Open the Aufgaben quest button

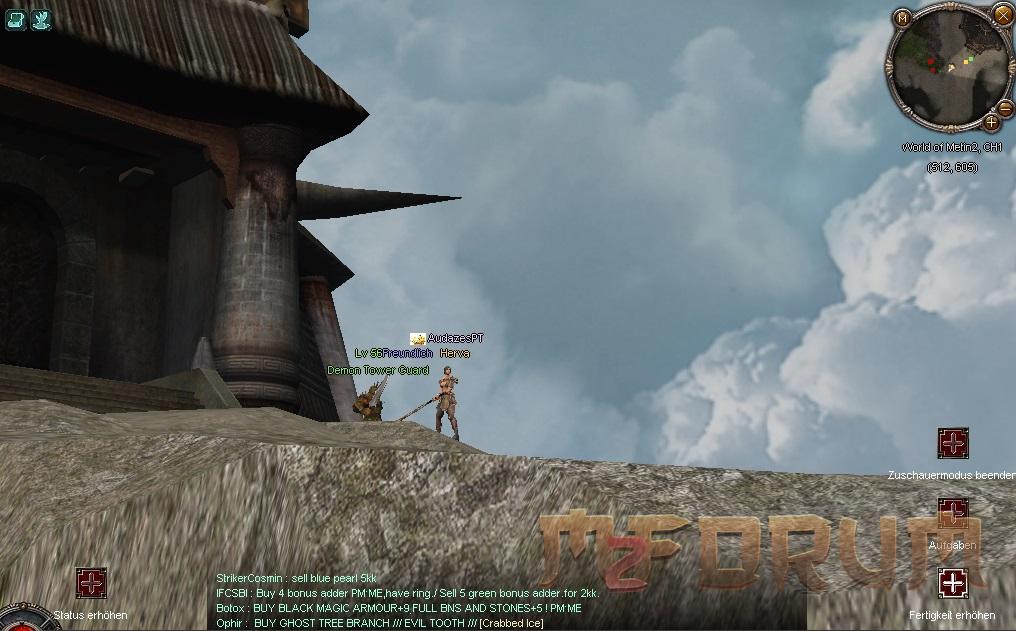953,514
